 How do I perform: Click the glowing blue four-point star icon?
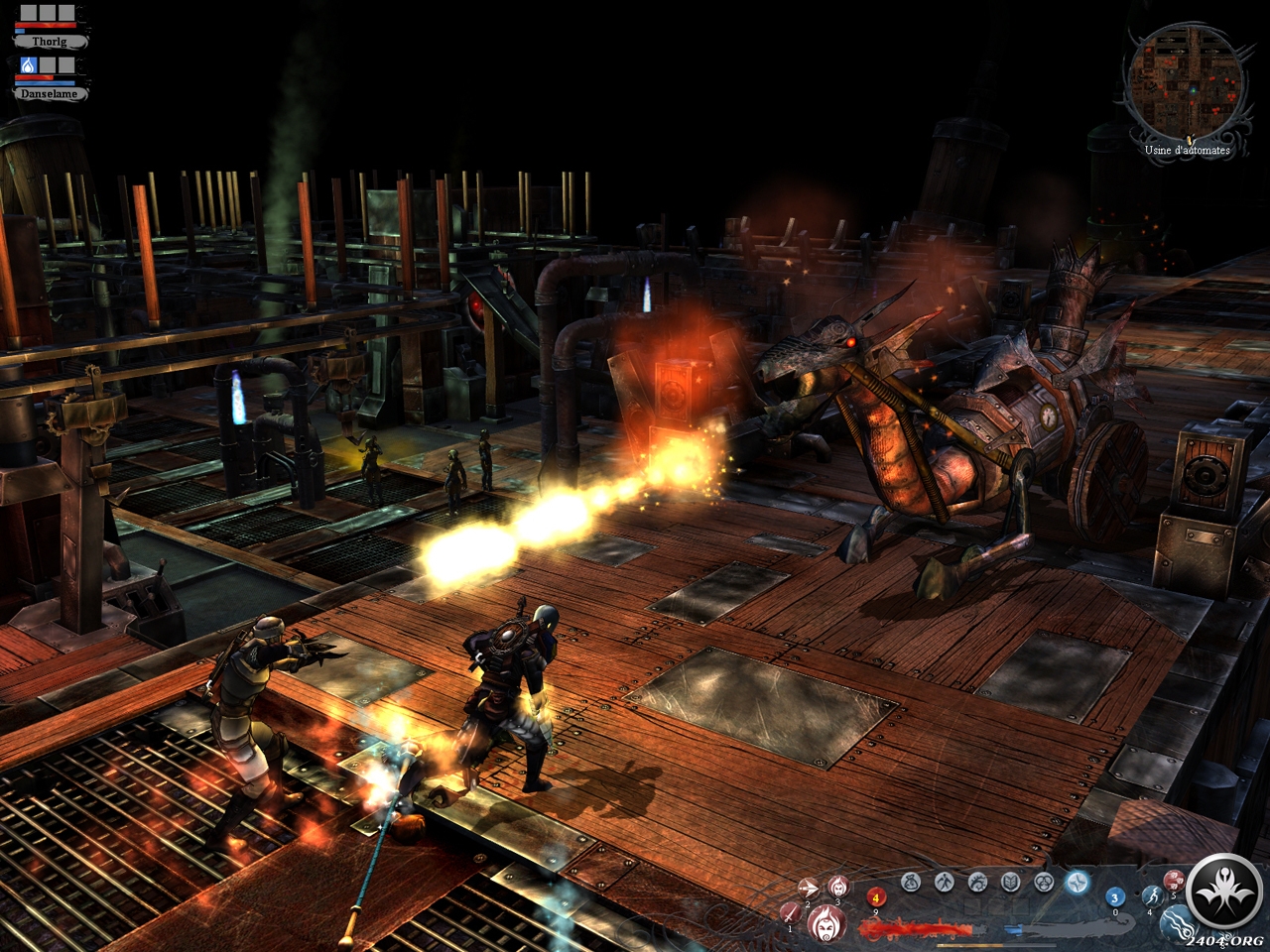[1078, 881]
